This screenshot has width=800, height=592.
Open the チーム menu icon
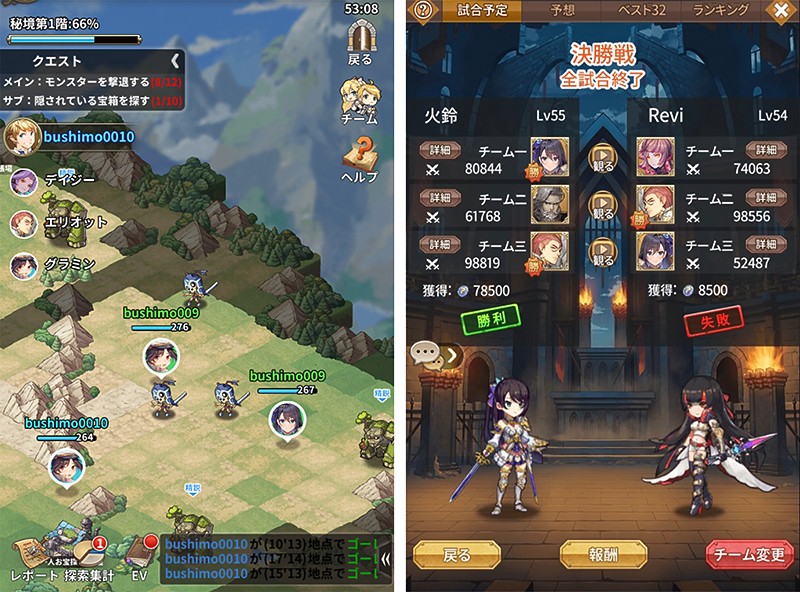(x=360, y=97)
